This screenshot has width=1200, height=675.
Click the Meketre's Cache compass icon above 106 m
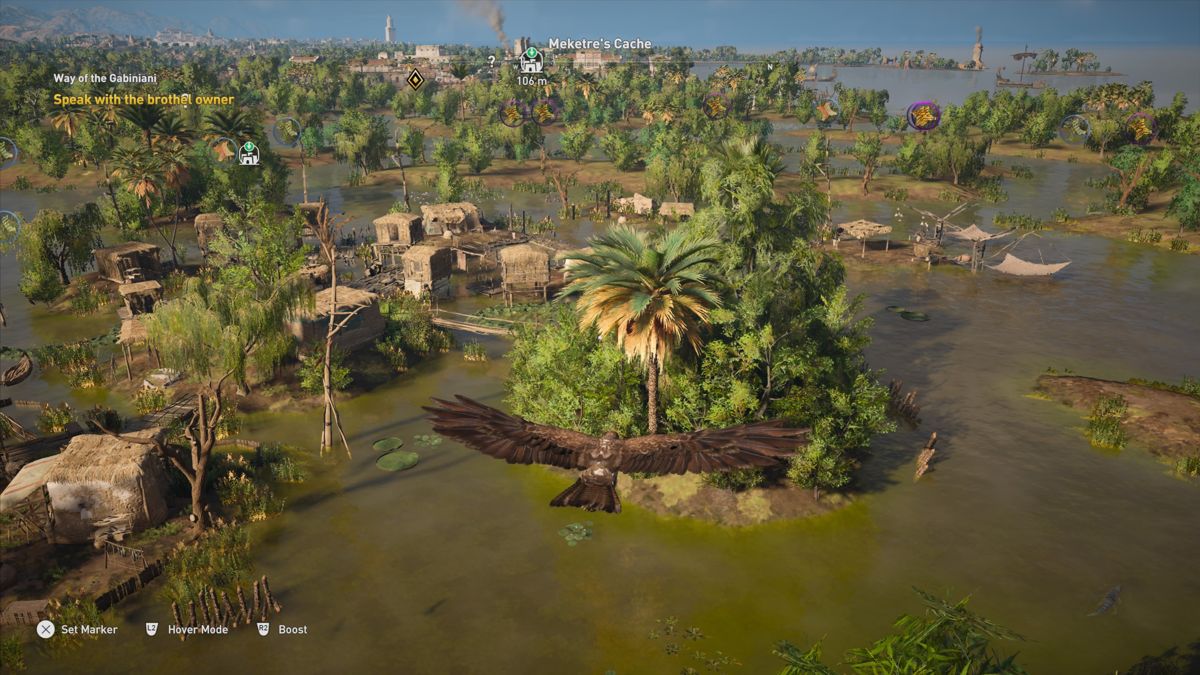[x=531, y=61]
